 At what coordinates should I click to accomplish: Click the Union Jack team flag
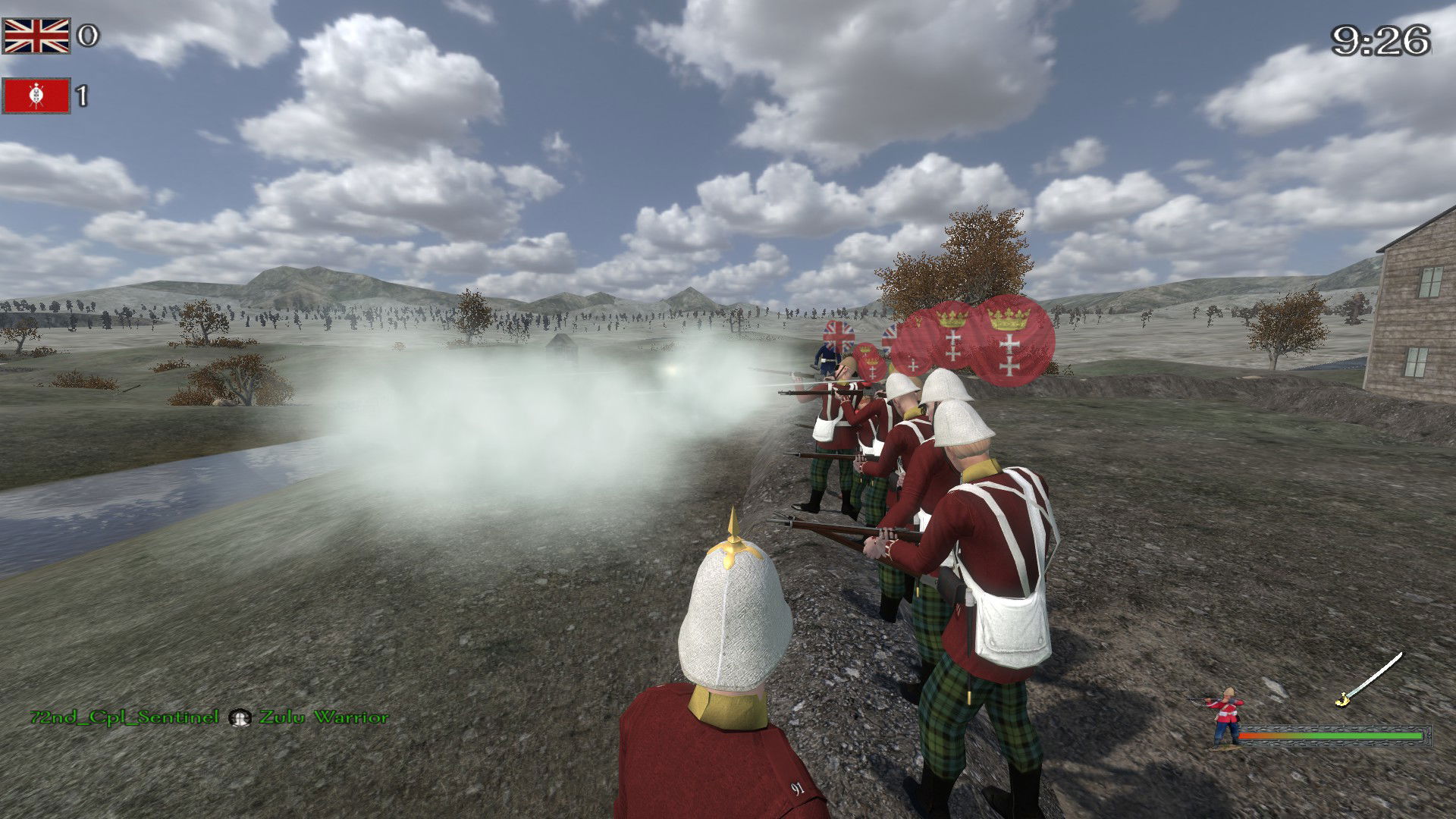coord(36,36)
